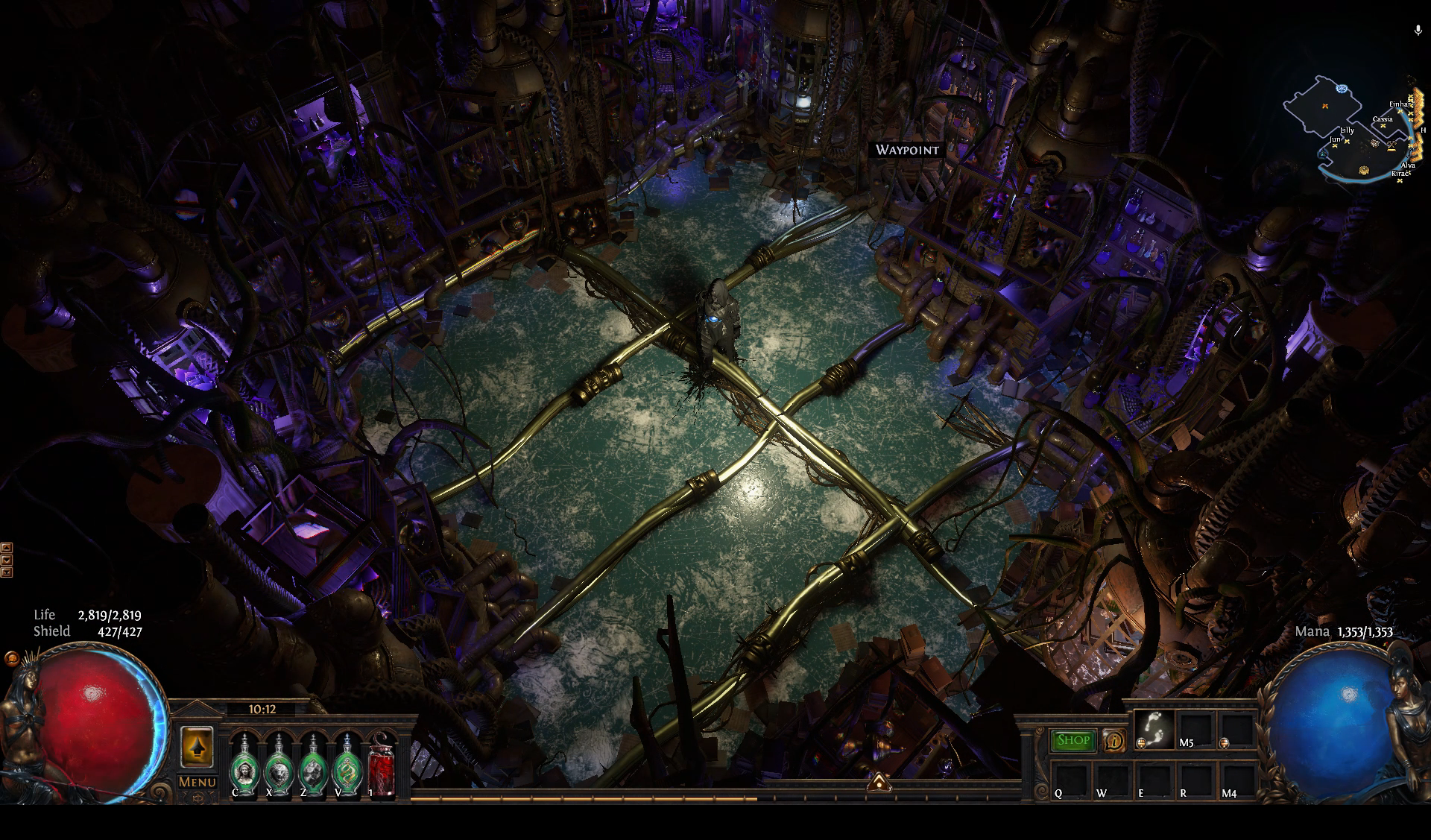Click the small chat bubble icon above life orb
This screenshot has height=840, width=1431.
(11, 658)
